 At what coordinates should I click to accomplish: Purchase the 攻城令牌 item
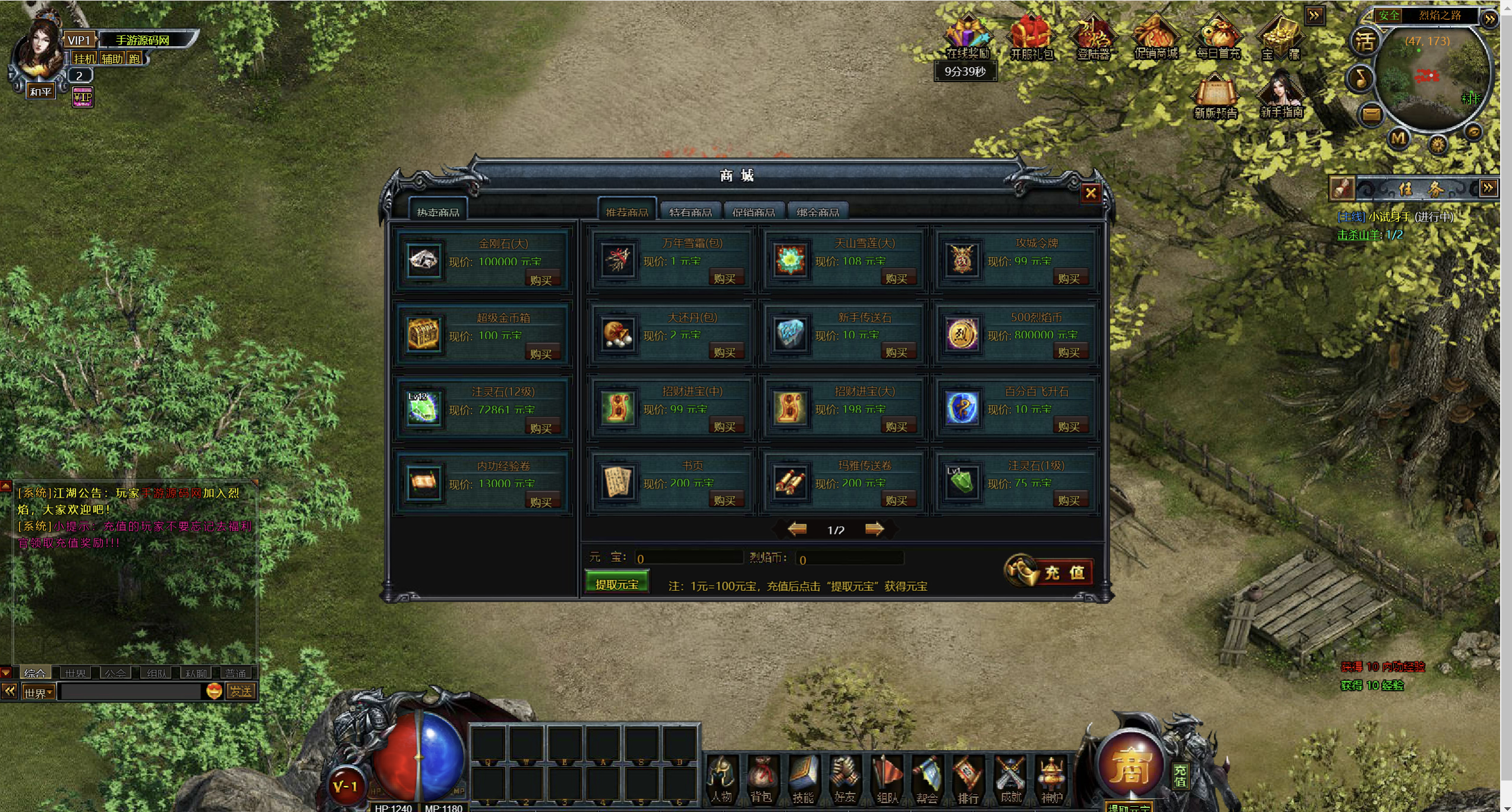(1069, 278)
